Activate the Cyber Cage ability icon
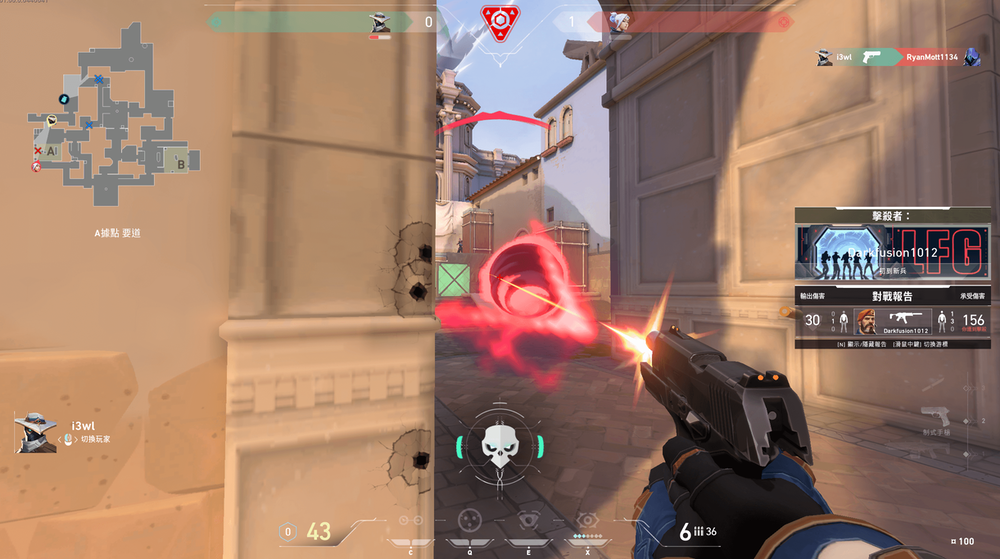Screen dimensions: 1000x559 point(469,521)
